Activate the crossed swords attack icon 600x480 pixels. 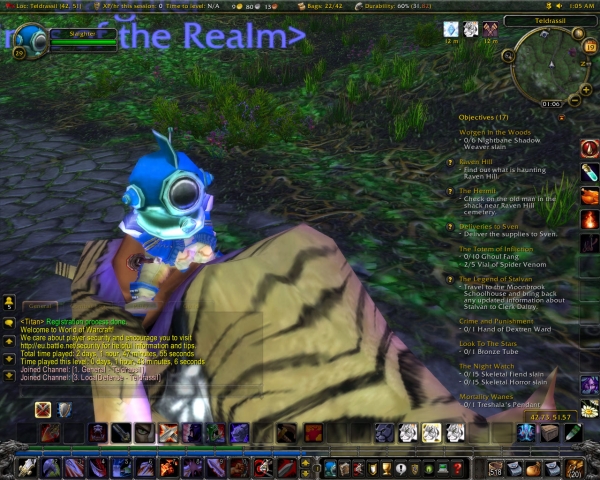click(43, 409)
